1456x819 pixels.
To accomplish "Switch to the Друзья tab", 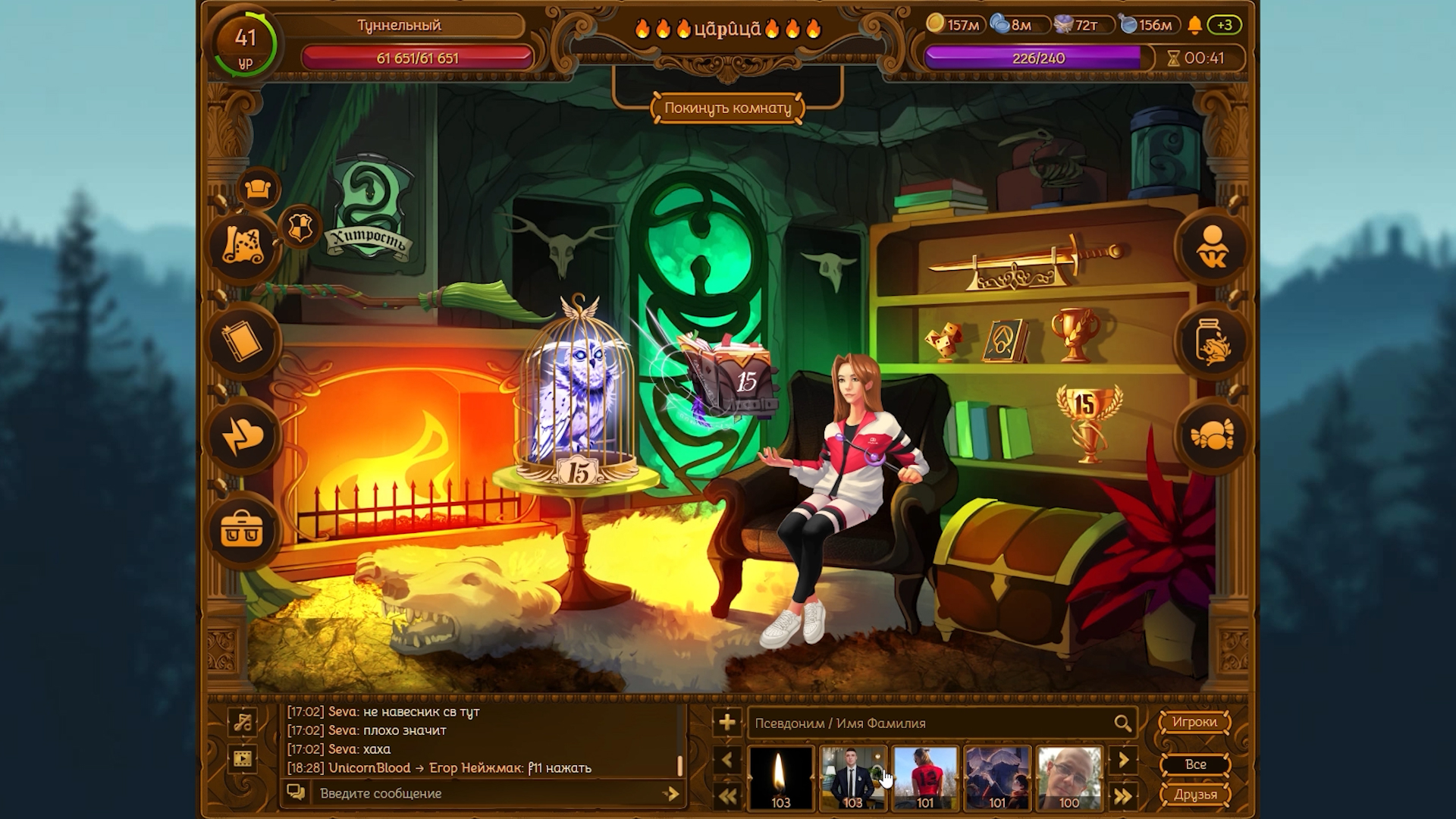I will (1194, 795).
